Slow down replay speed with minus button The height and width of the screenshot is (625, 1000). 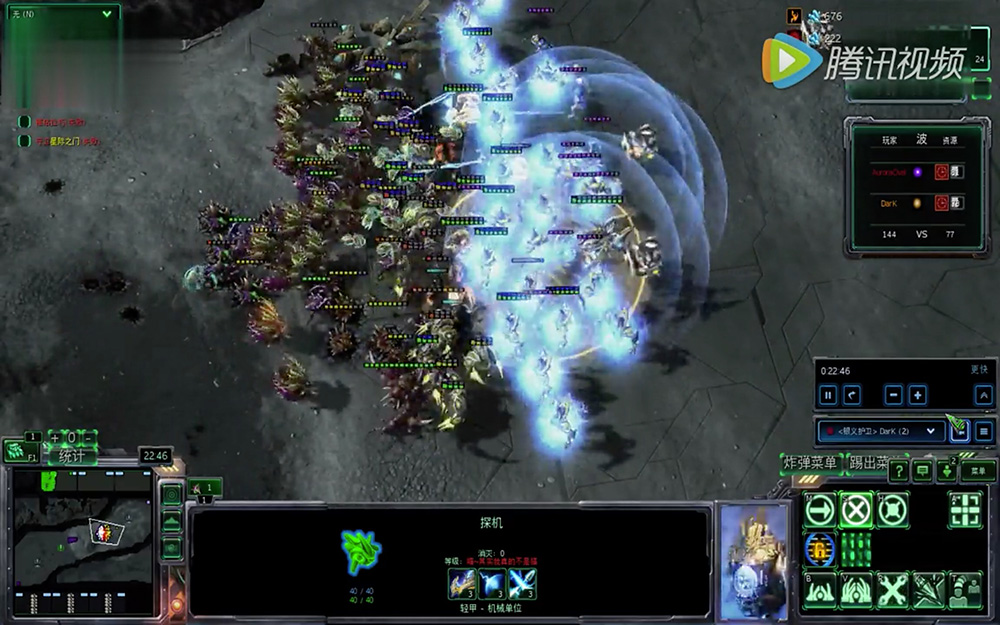893,395
